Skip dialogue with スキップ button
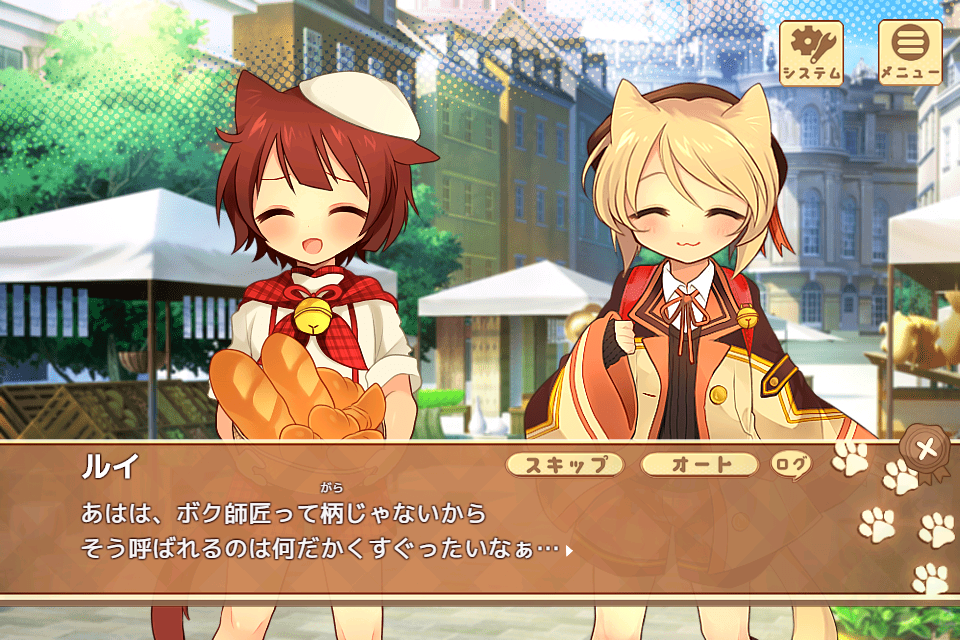This screenshot has height=640, width=960. [x=565, y=464]
